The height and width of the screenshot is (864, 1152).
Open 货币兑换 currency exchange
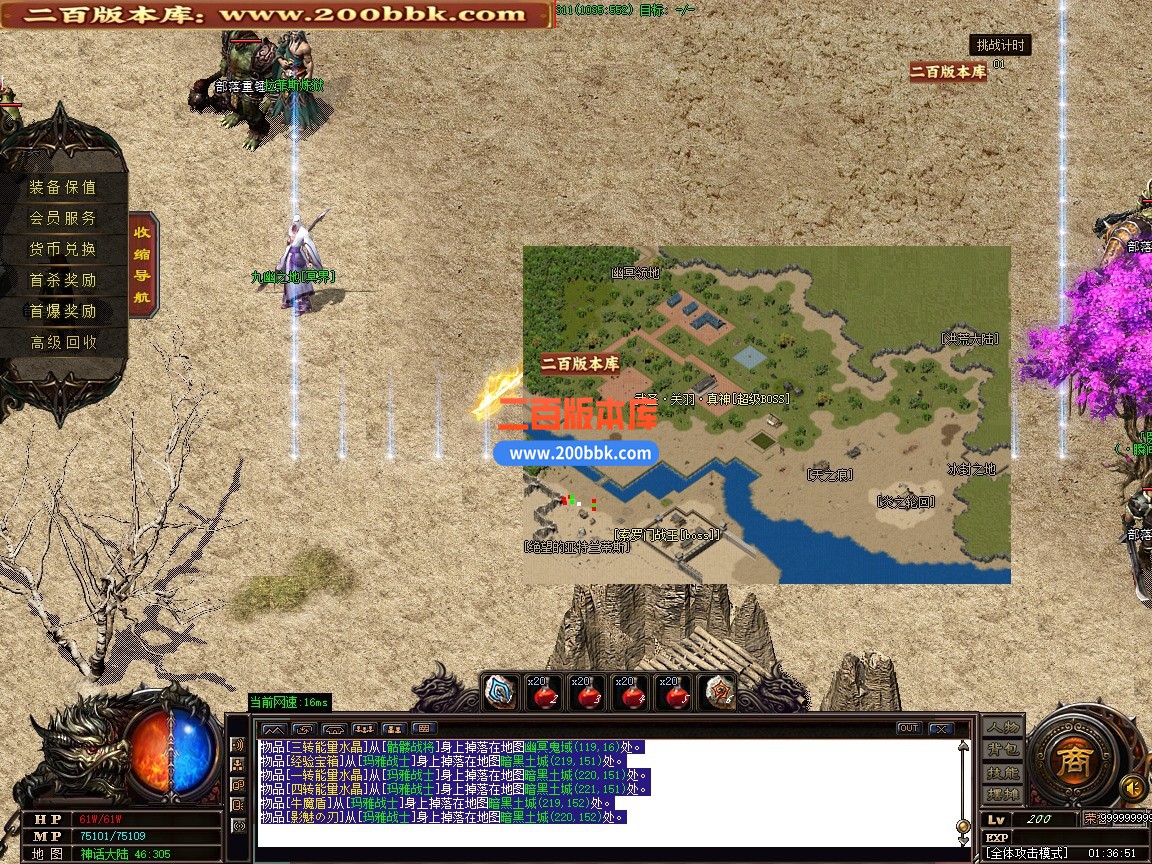tap(63, 249)
